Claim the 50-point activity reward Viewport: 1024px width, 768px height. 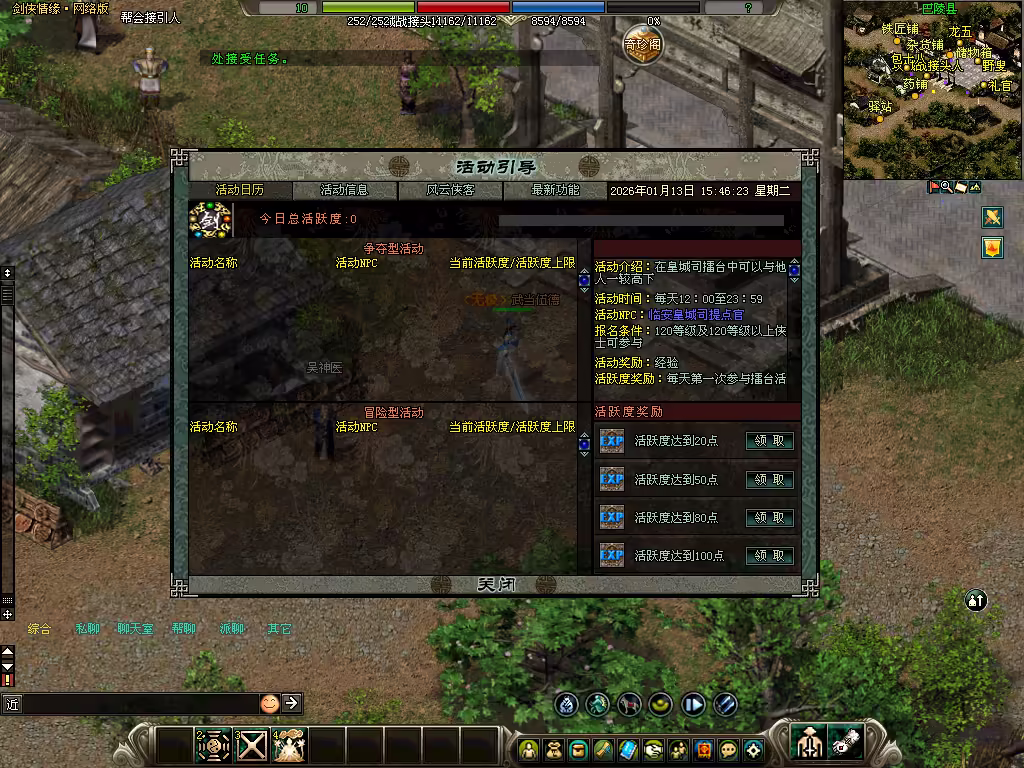click(770, 479)
